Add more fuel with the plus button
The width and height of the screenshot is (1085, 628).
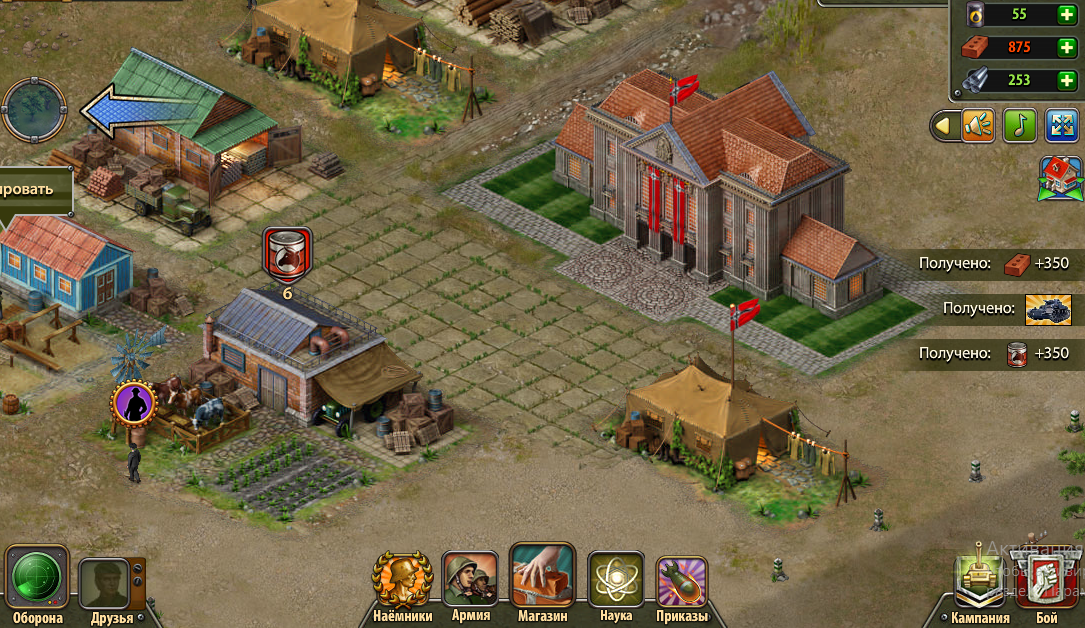tap(1066, 15)
